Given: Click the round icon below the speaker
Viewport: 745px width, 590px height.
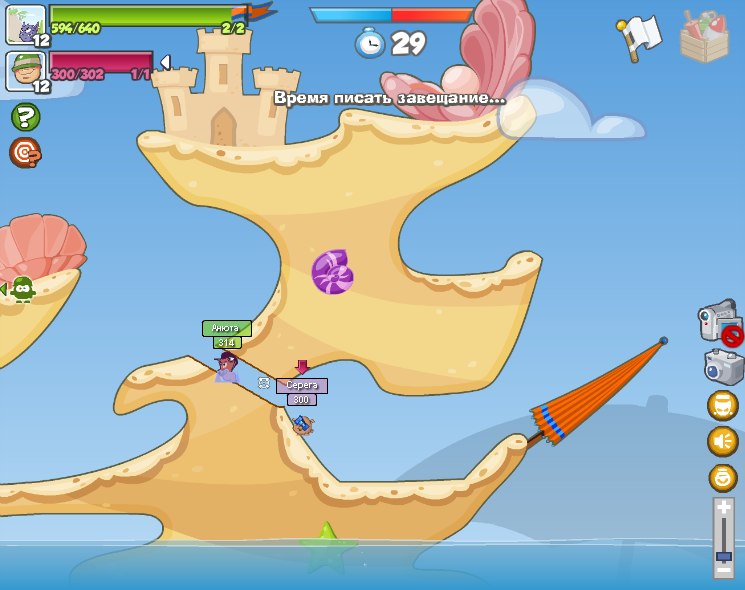Looking at the screenshot, I should [x=723, y=477].
